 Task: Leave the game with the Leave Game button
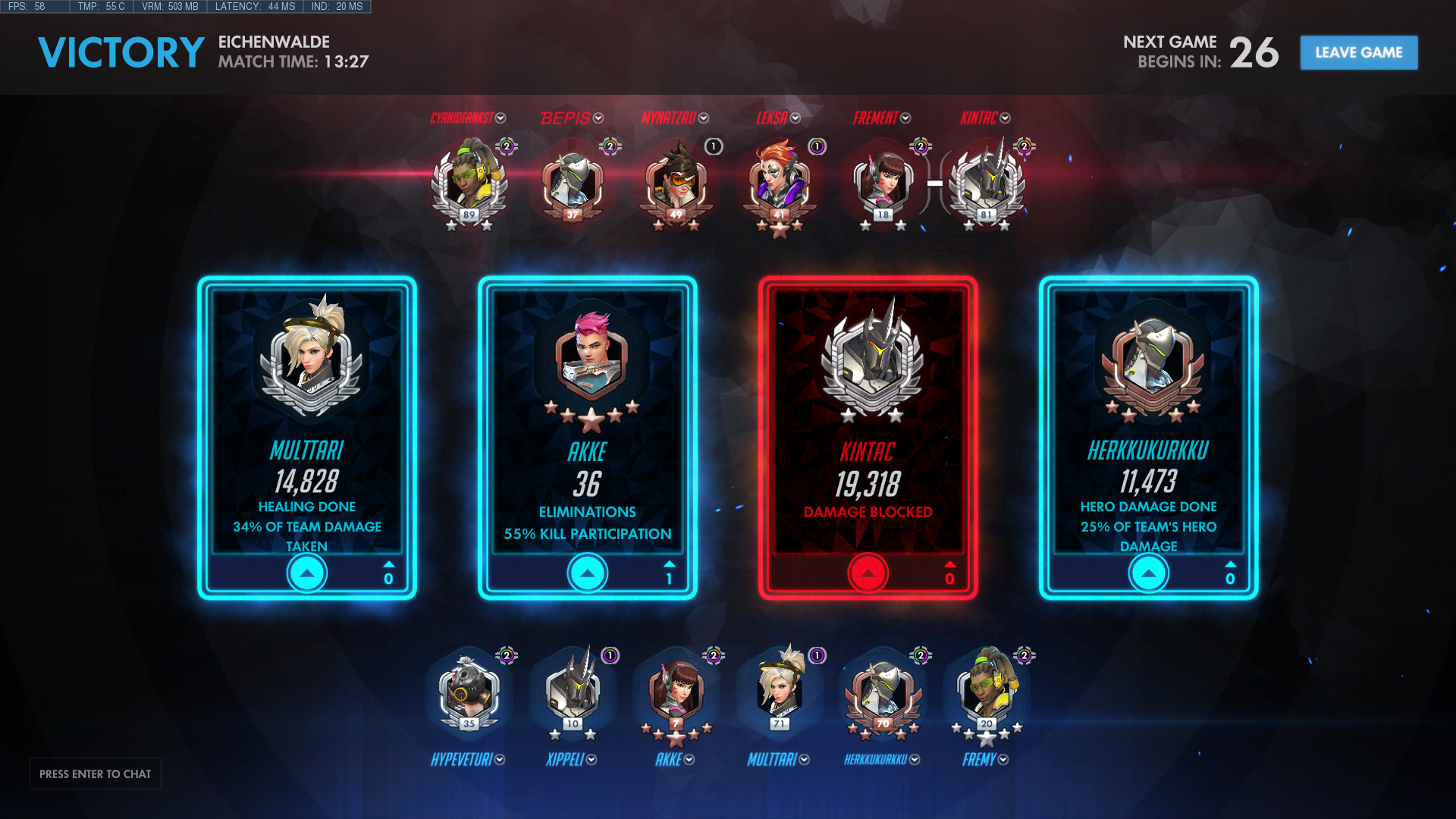pyautogui.click(x=1358, y=52)
